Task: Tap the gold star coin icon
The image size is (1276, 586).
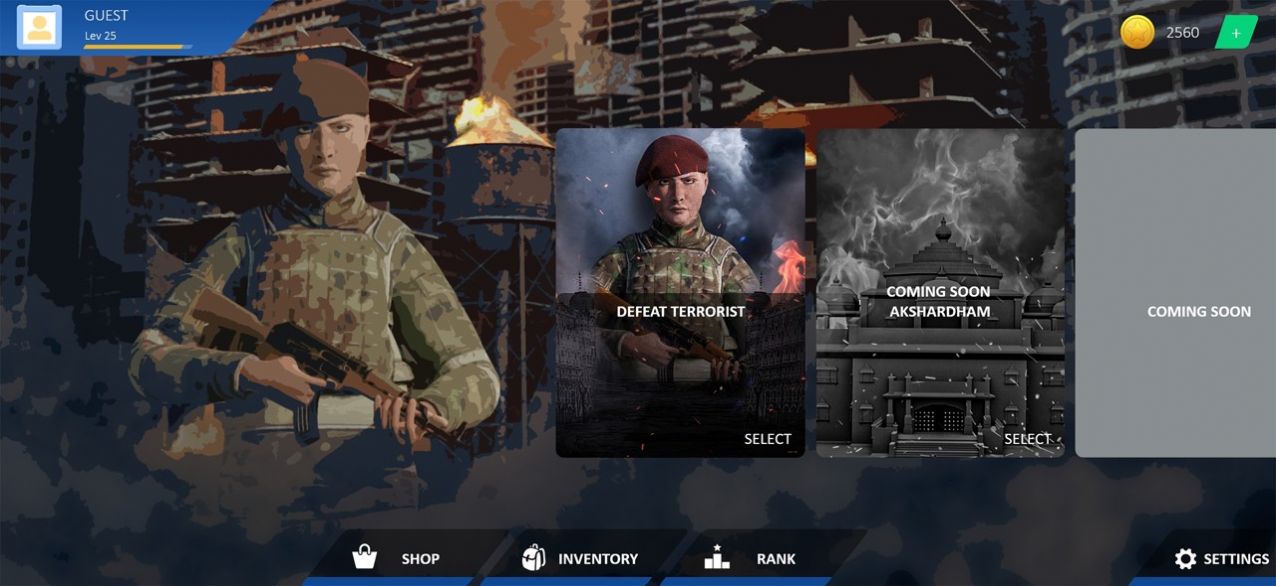Action: 1137,33
